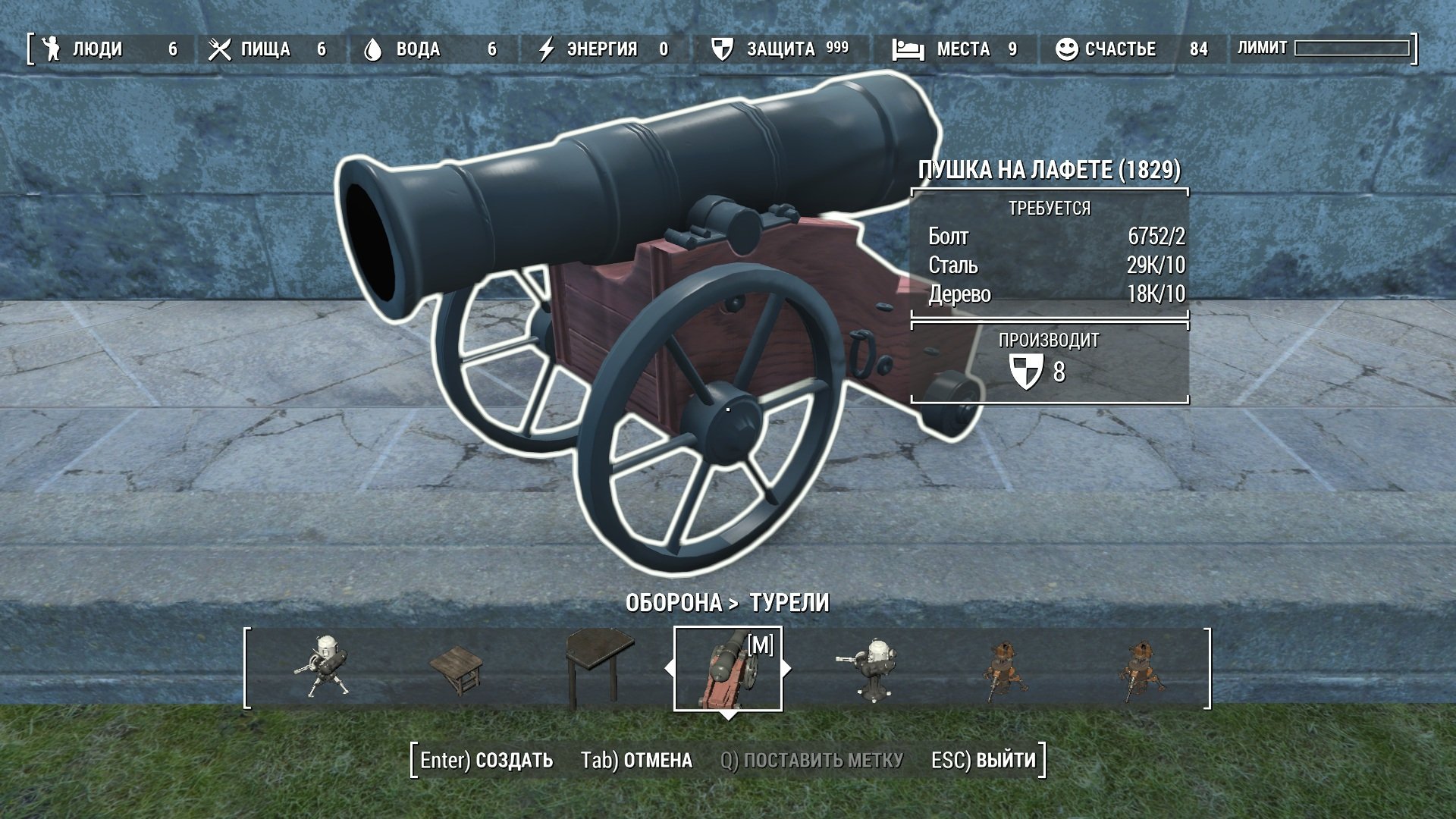Choose the white turret on tripod legs
Image resolution: width=1456 pixels, height=819 pixels.
324,667
